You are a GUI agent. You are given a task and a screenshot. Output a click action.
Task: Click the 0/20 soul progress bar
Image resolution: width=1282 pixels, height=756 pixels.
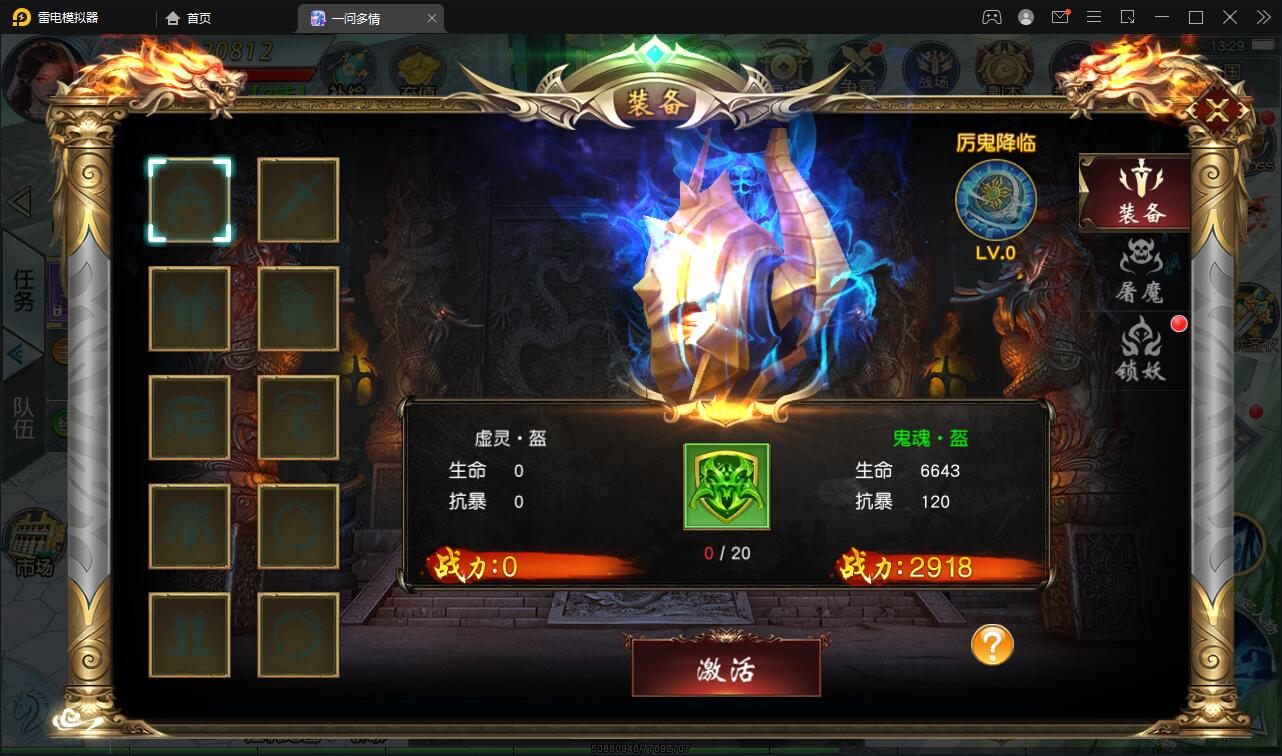click(x=726, y=553)
